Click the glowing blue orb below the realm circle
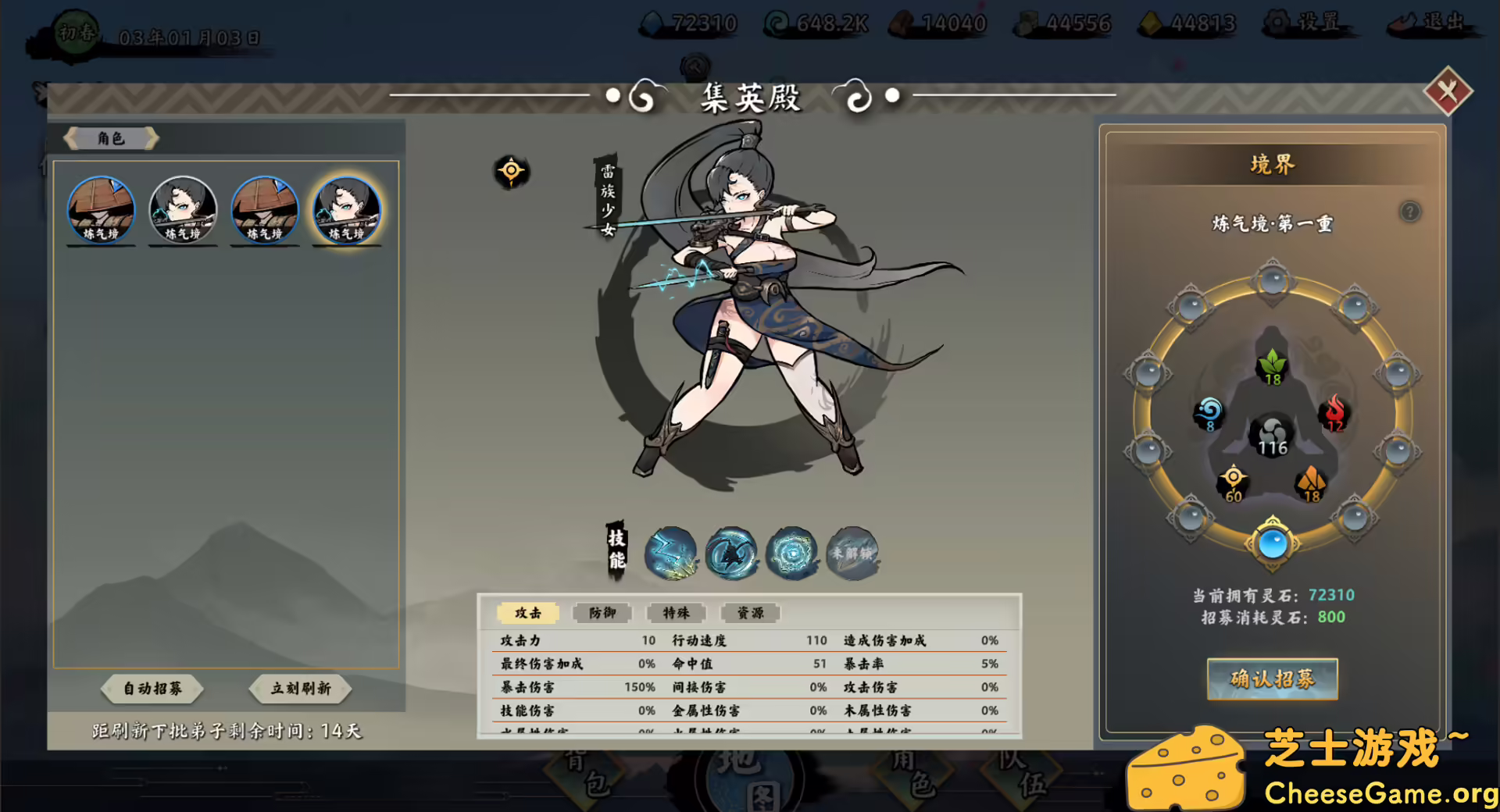Screen dimensions: 1500x812 (x=1272, y=545)
